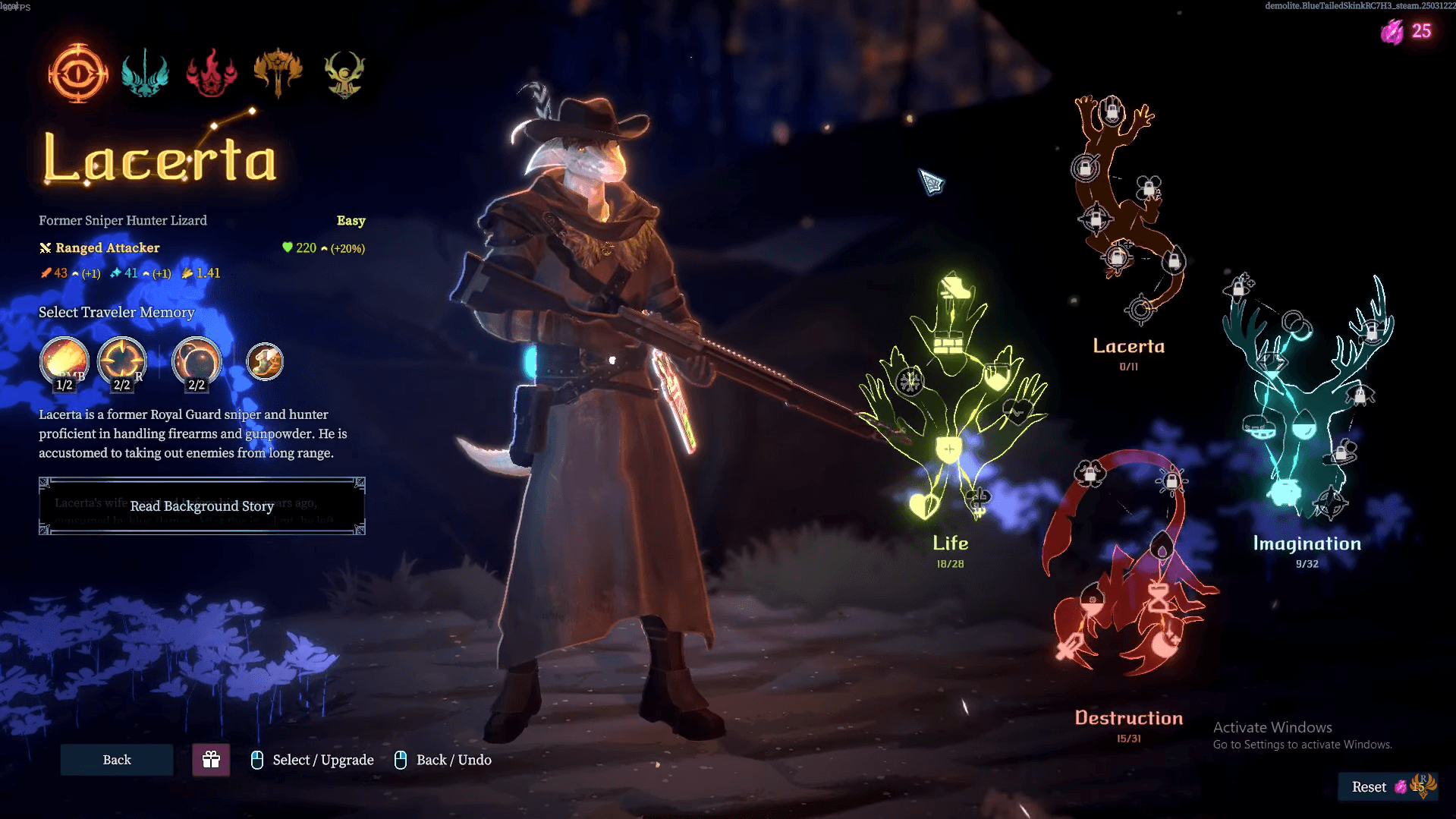Pick the boot dash traveler memory
This screenshot has width=1456, height=819.
[x=264, y=362]
